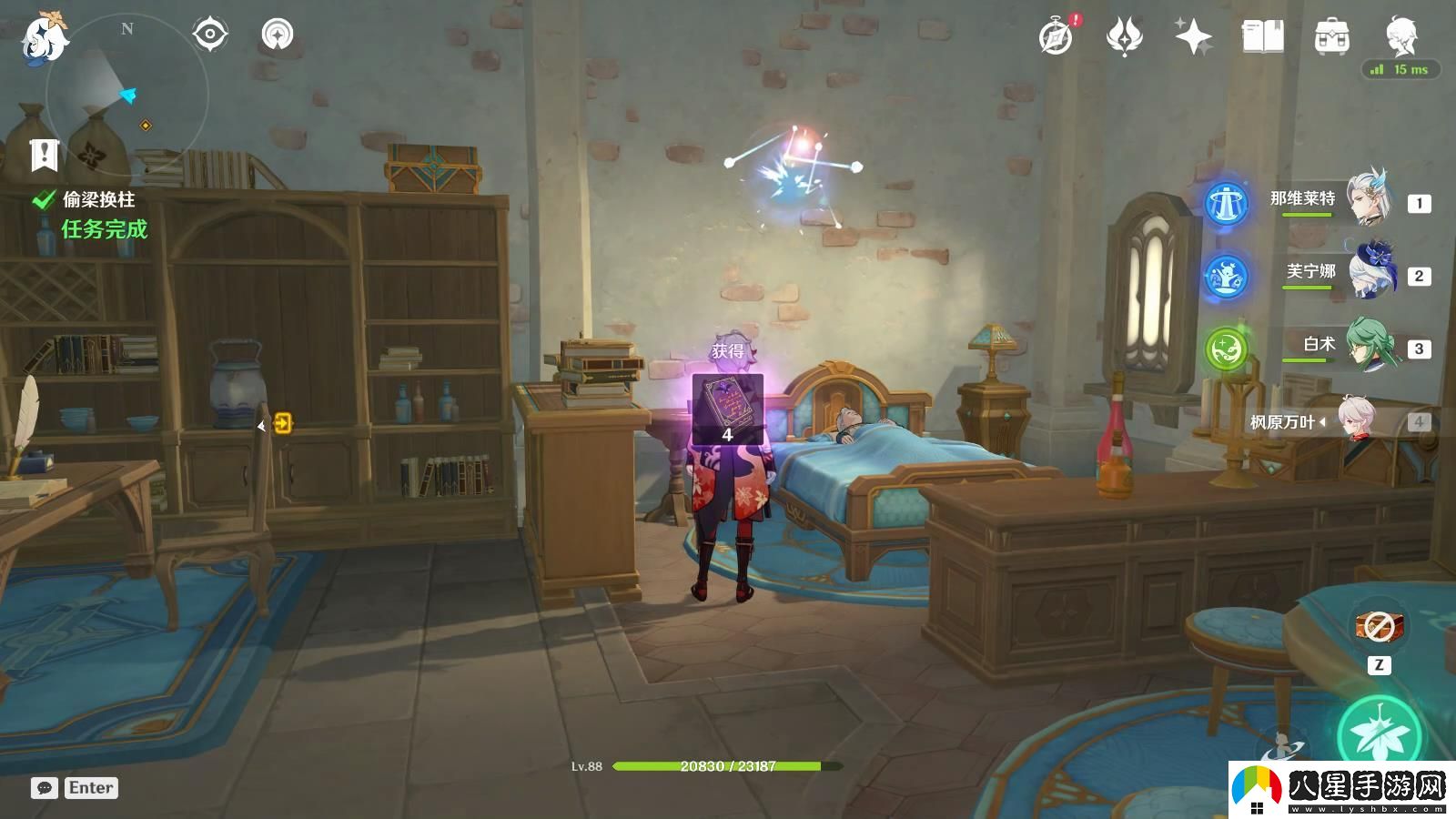Open the Wish star icon
Screen dimensions: 1456x819
coord(1193,37)
